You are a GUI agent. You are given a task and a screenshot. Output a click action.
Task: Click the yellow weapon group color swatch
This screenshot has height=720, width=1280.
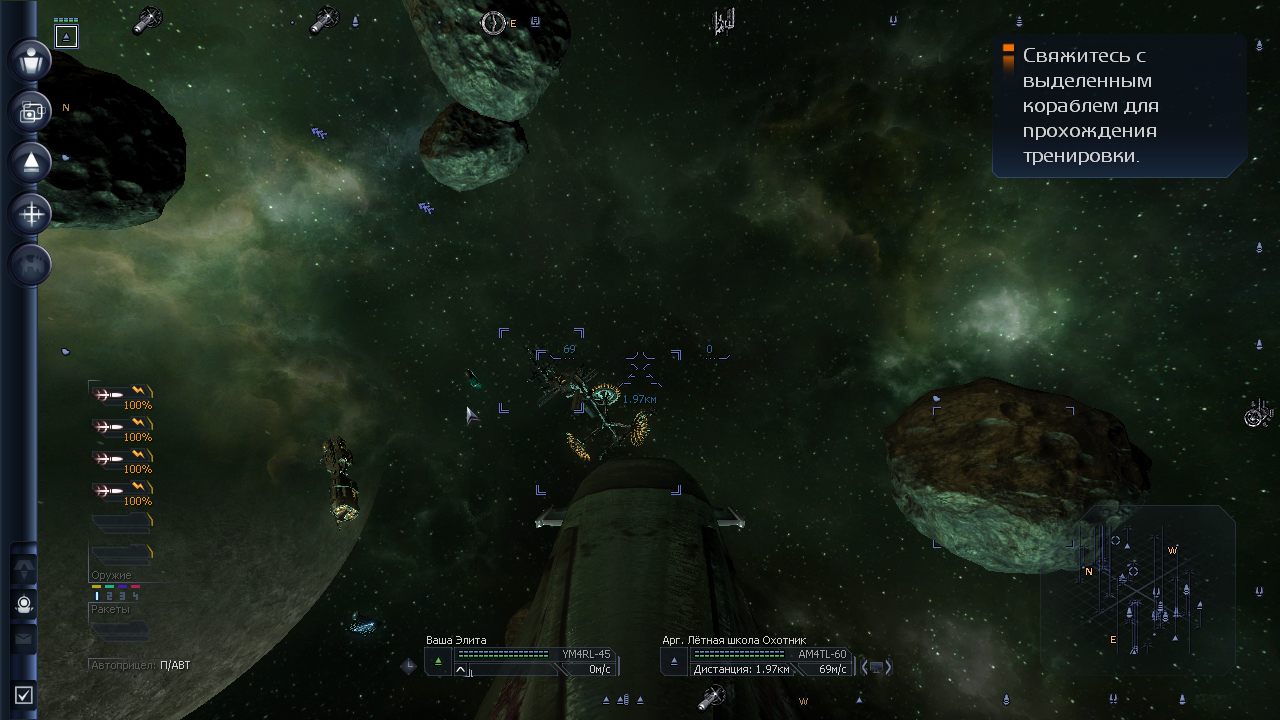click(x=96, y=587)
